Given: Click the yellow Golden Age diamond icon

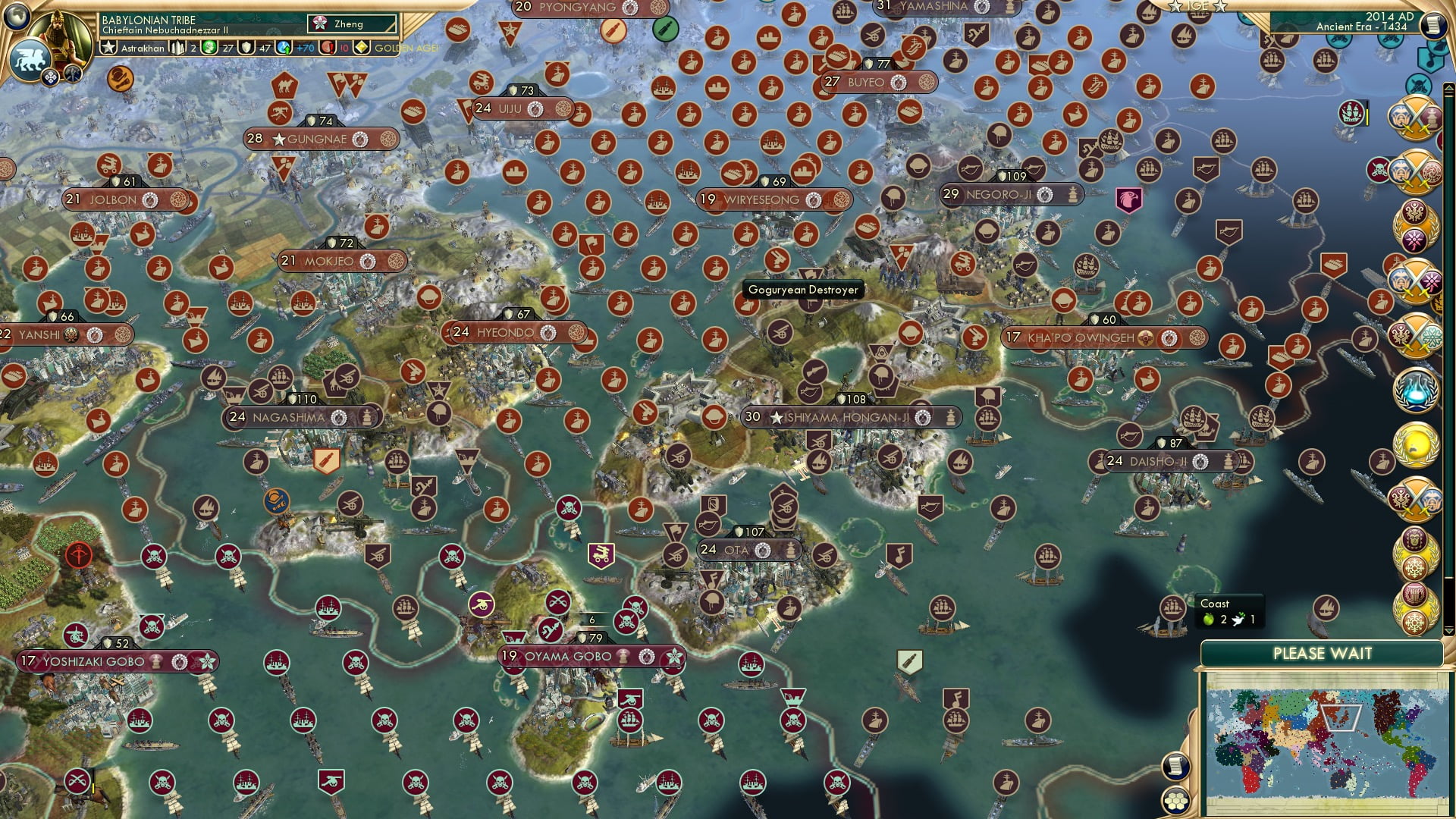Looking at the screenshot, I should click(362, 48).
